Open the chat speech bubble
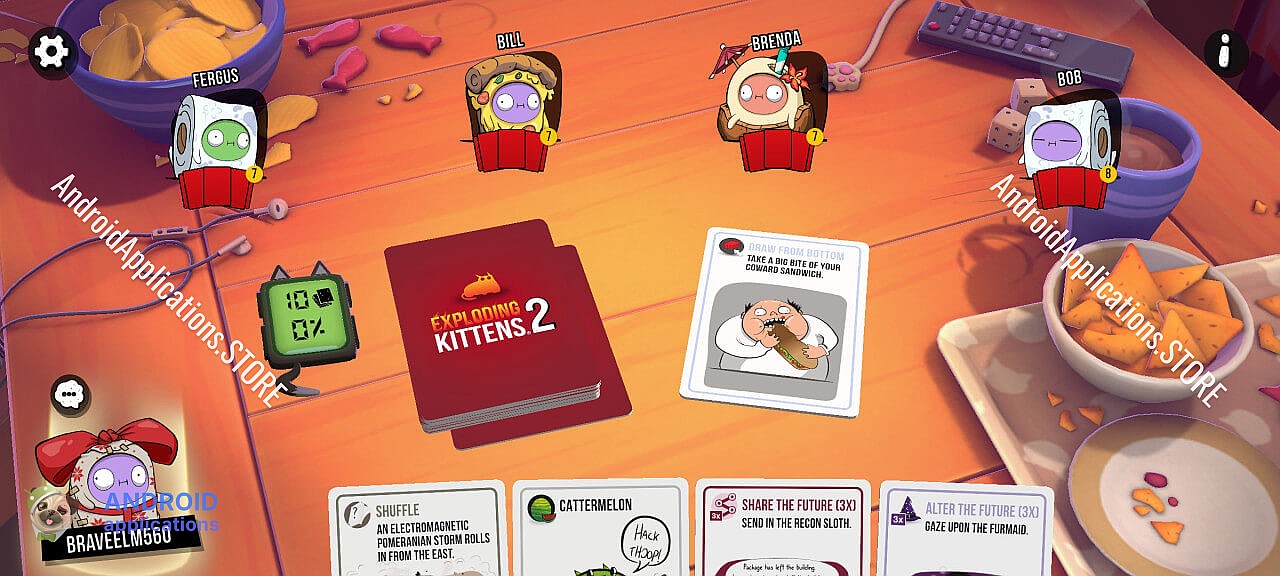Screen dimensions: 1280x576 (69, 395)
